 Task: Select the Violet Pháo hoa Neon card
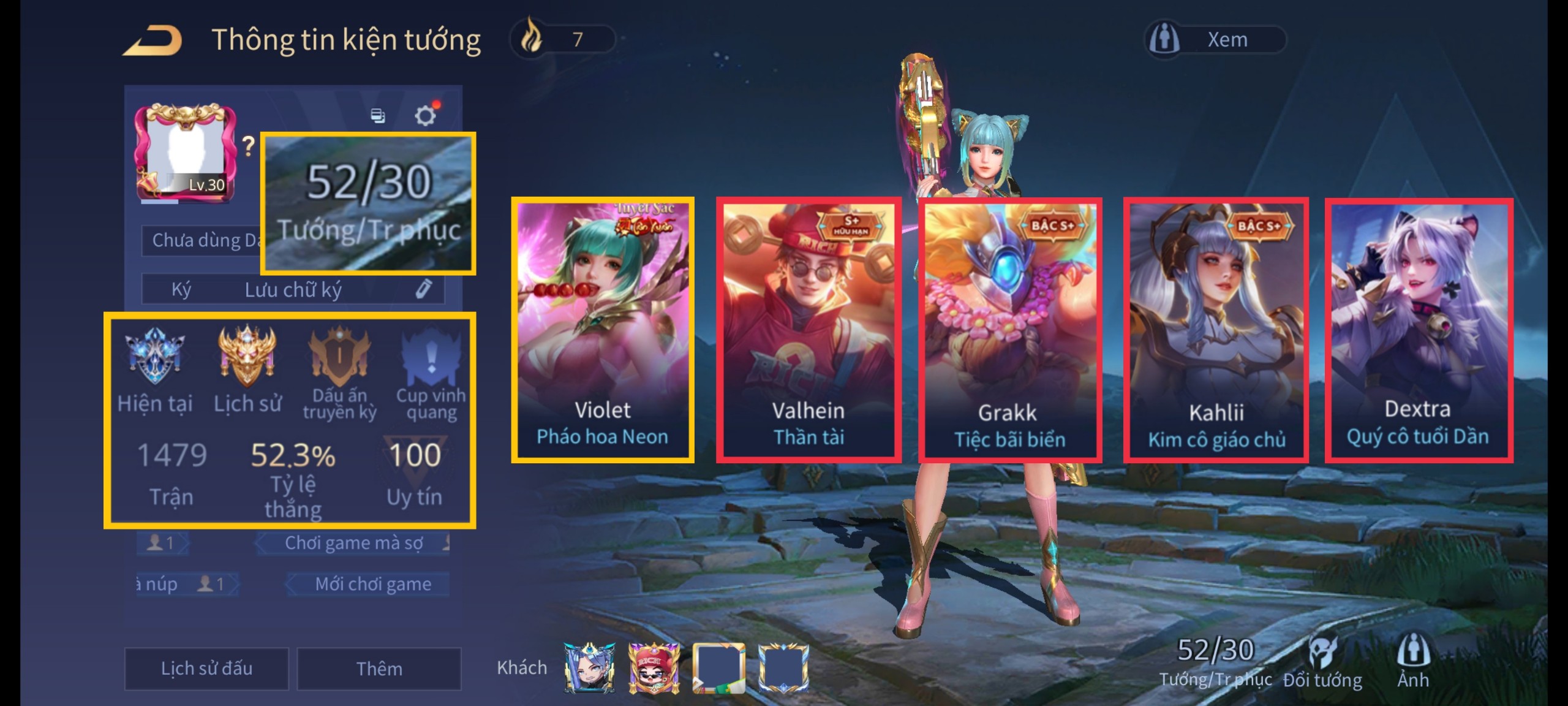603,329
